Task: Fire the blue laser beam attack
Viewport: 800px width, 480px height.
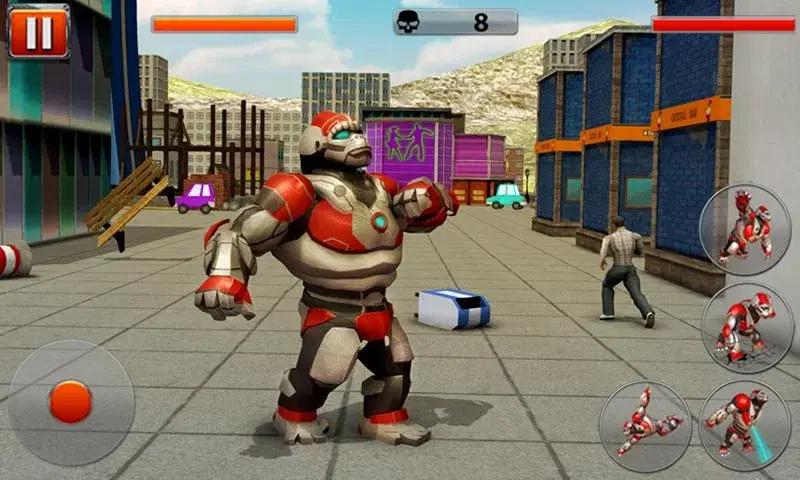Action: point(744,426)
